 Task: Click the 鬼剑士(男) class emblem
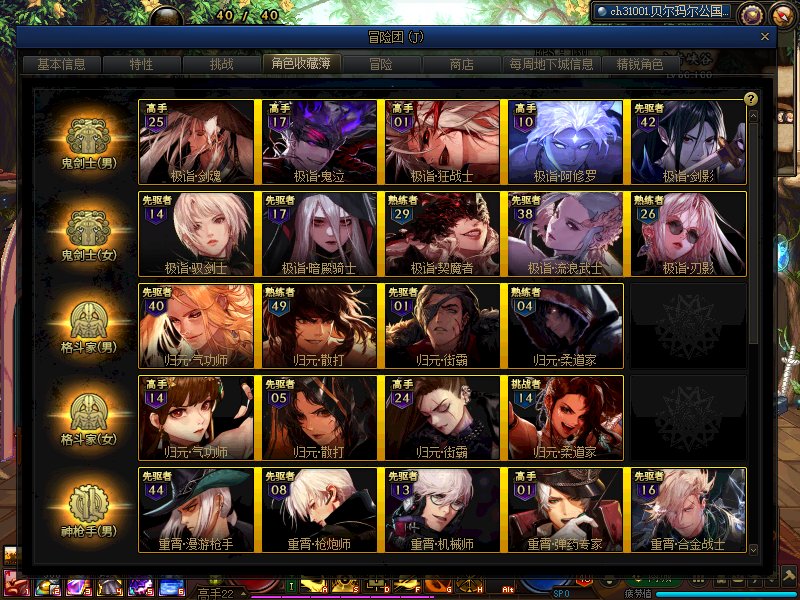(x=90, y=137)
